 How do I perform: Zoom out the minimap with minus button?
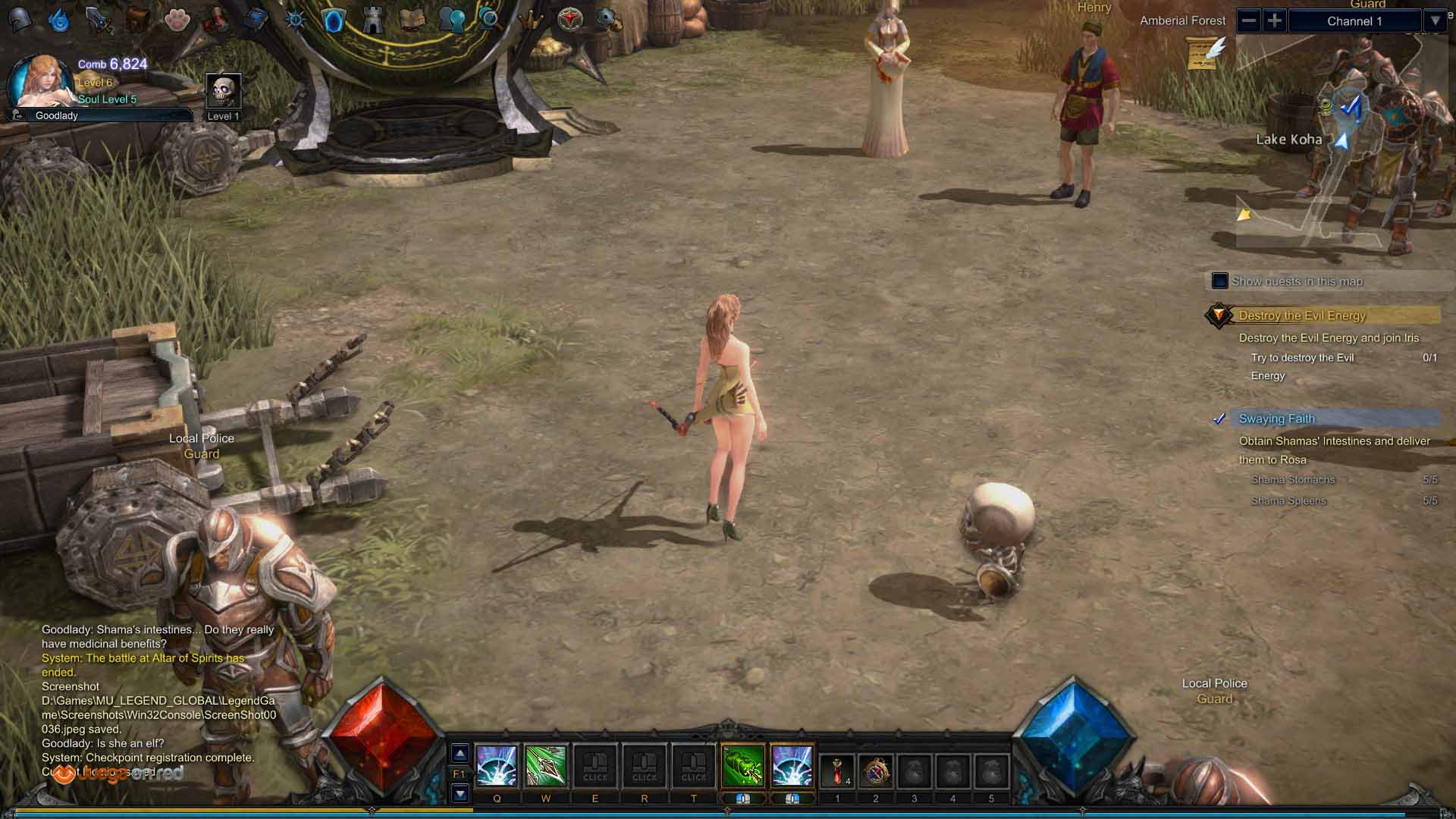coord(1249,20)
